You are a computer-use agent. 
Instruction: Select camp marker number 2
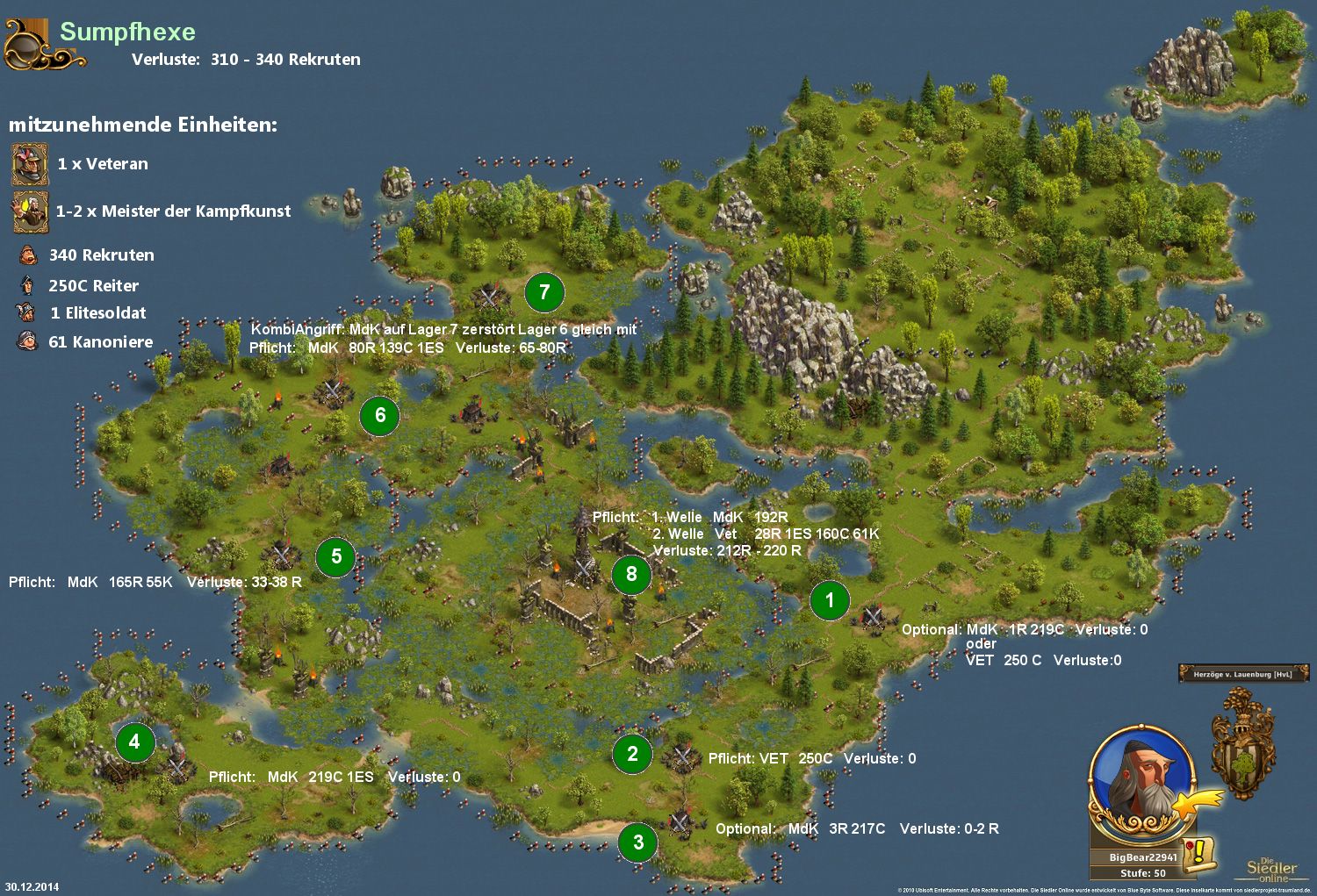632,754
